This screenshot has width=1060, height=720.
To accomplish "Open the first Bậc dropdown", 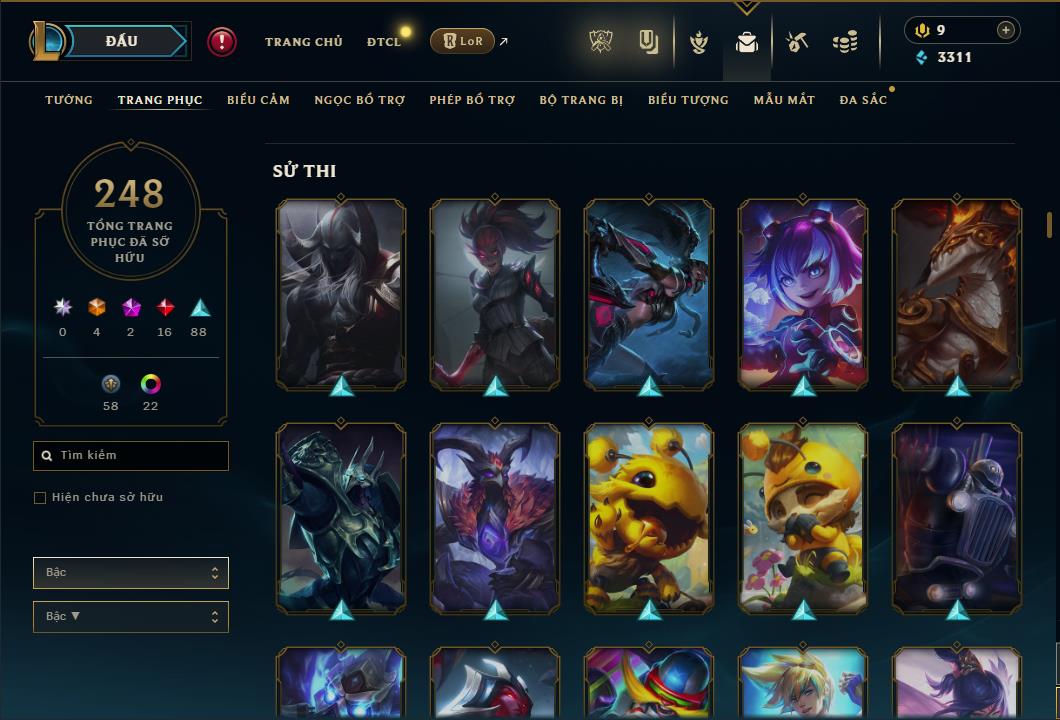I will click(131, 573).
